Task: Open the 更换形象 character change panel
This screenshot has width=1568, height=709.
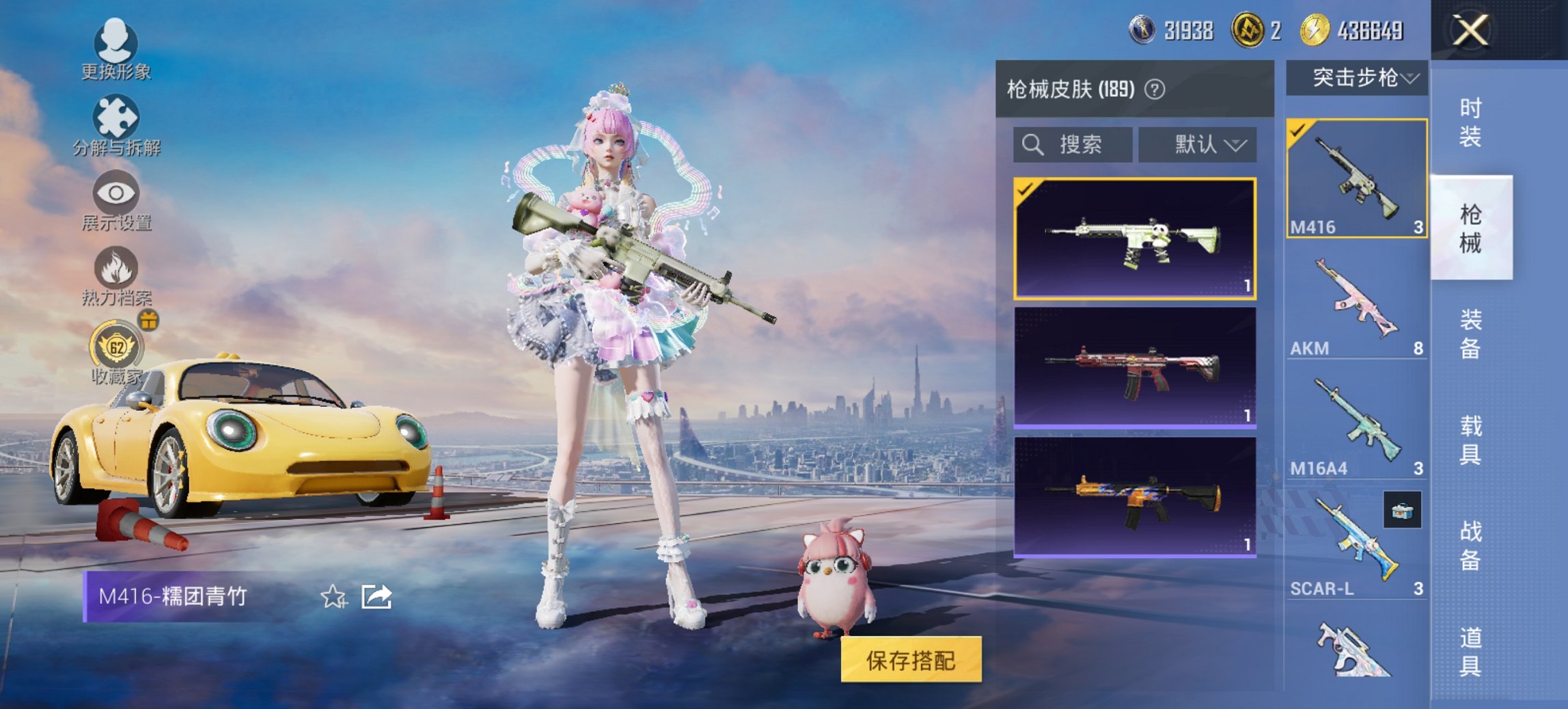Action: click(x=116, y=48)
